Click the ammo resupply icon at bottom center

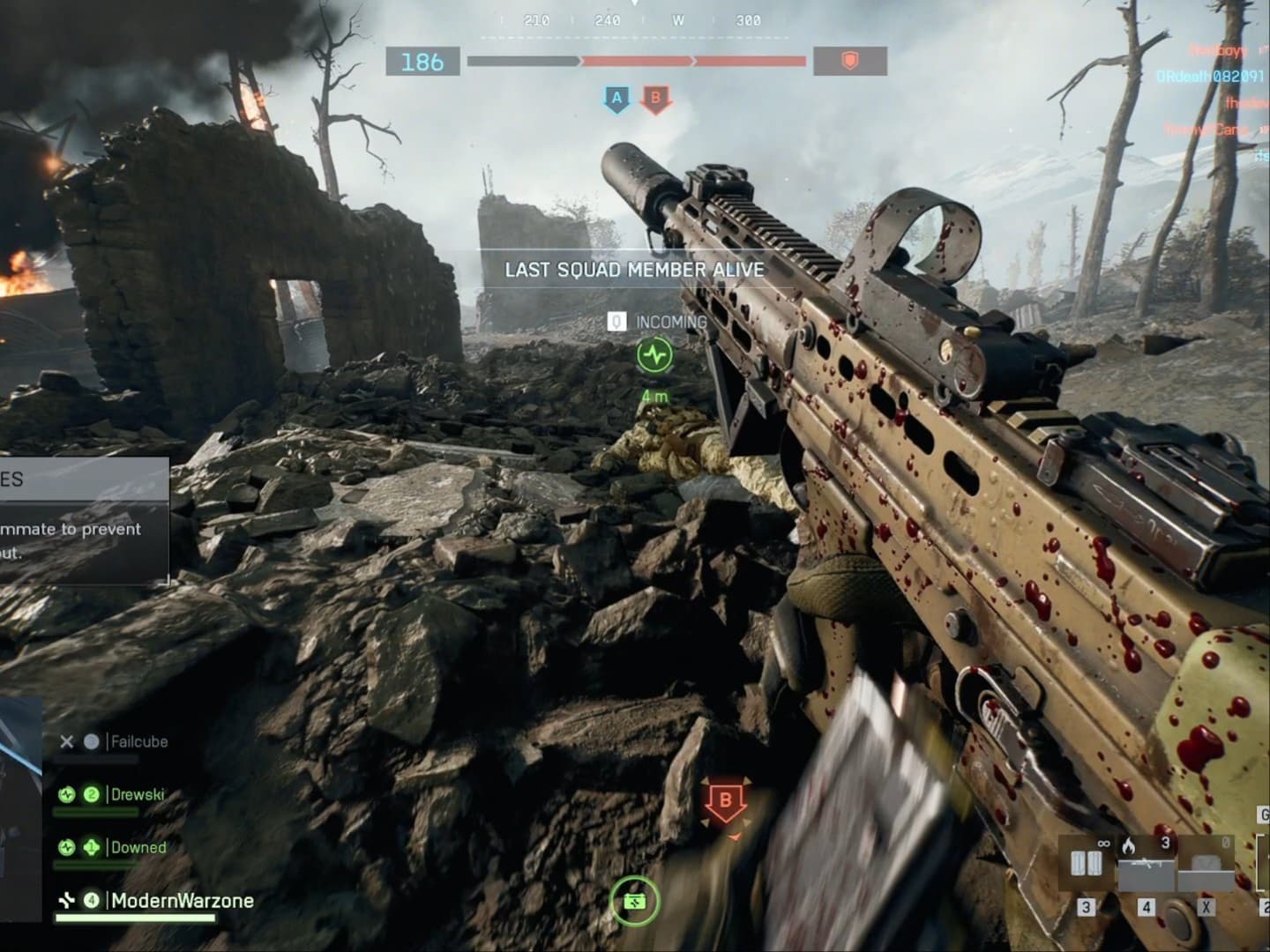pyautogui.click(x=636, y=898)
